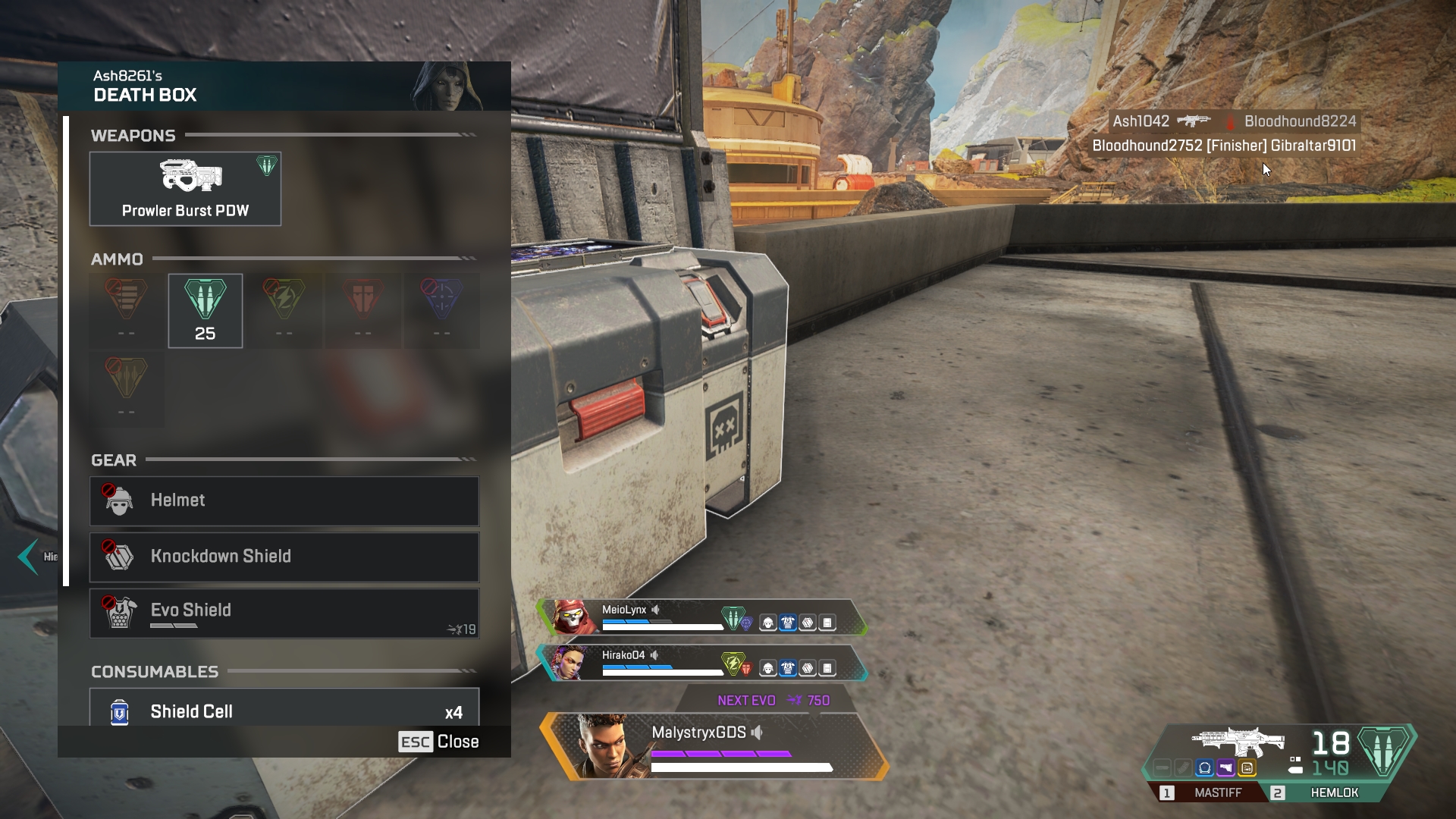
Task: Select the blue optic attachment icon
Action: coord(1204,767)
